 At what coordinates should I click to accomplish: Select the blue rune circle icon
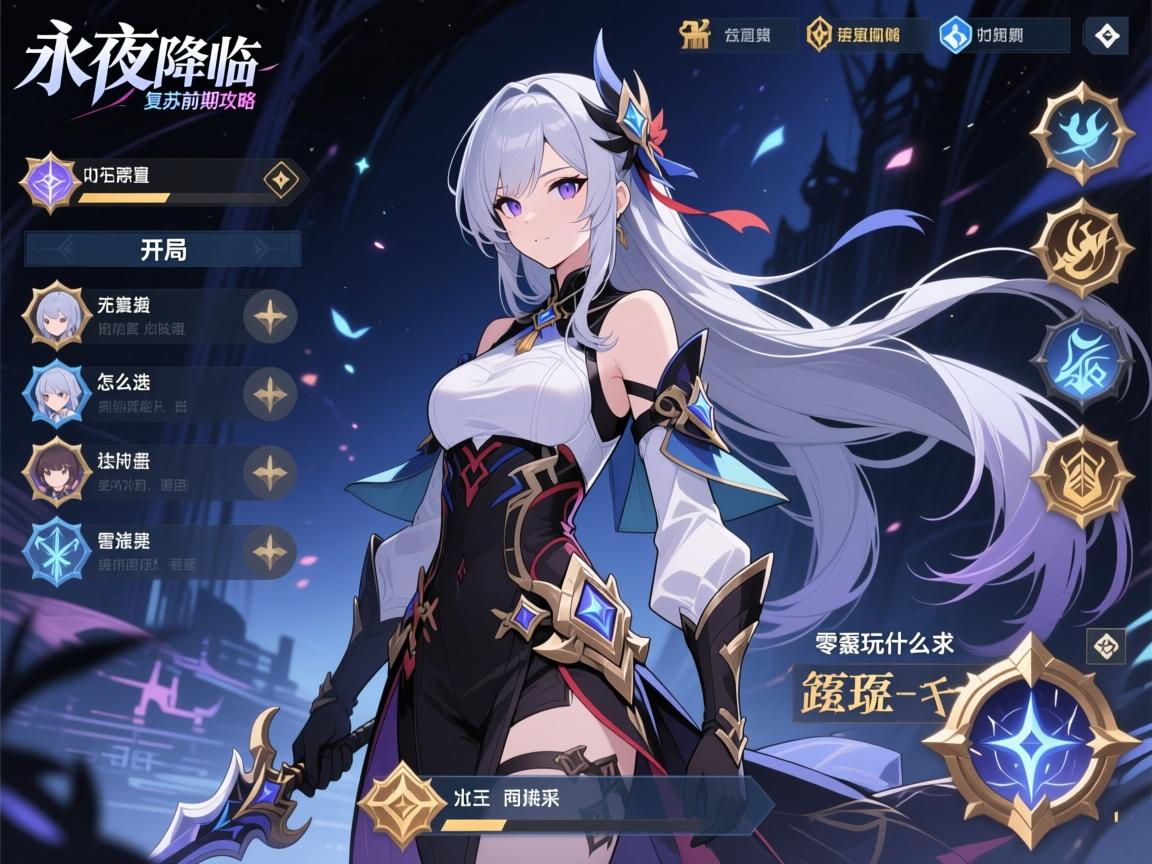click(x=1082, y=361)
